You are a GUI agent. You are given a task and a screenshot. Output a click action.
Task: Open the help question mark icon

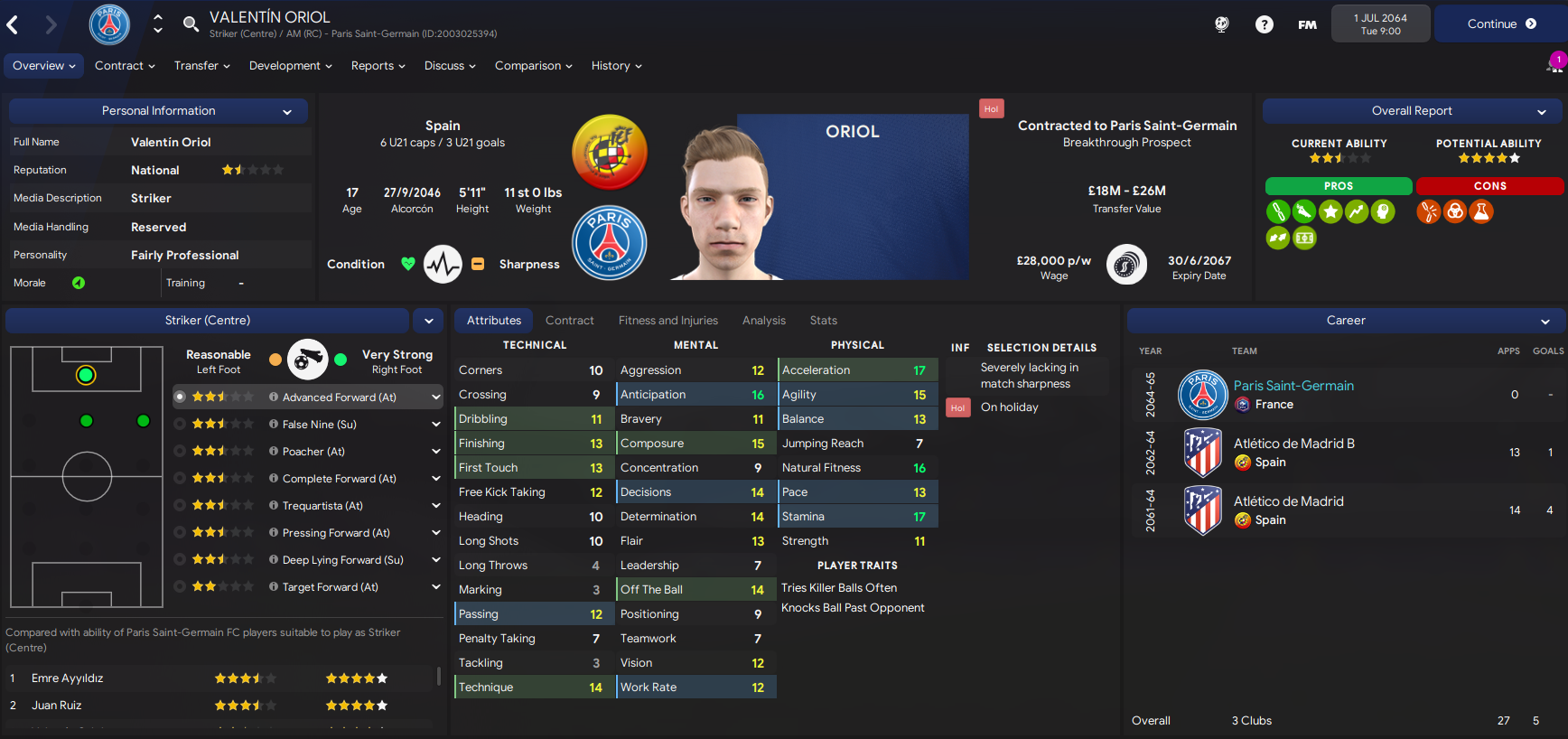click(1264, 24)
